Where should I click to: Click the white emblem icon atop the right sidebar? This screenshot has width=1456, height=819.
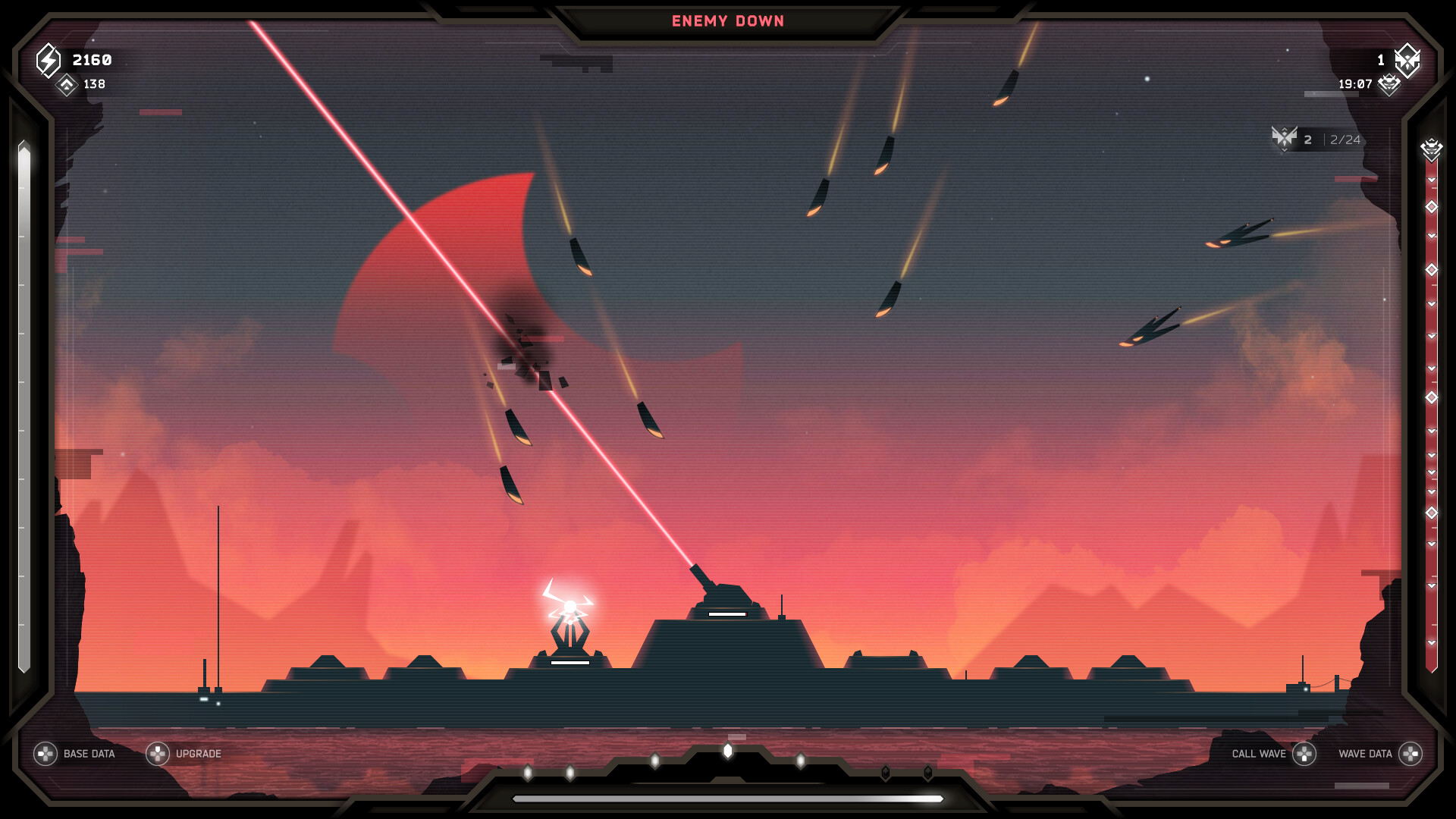click(x=1431, y=147)
